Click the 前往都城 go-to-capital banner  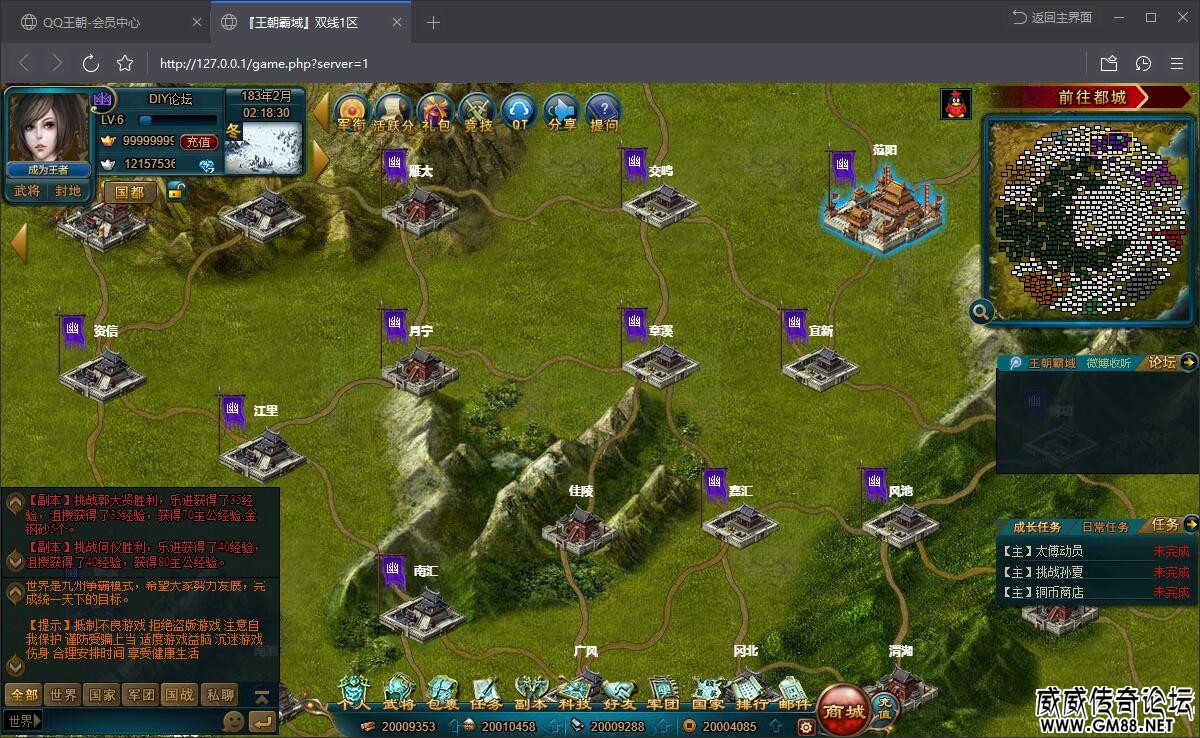point(1092,97)
